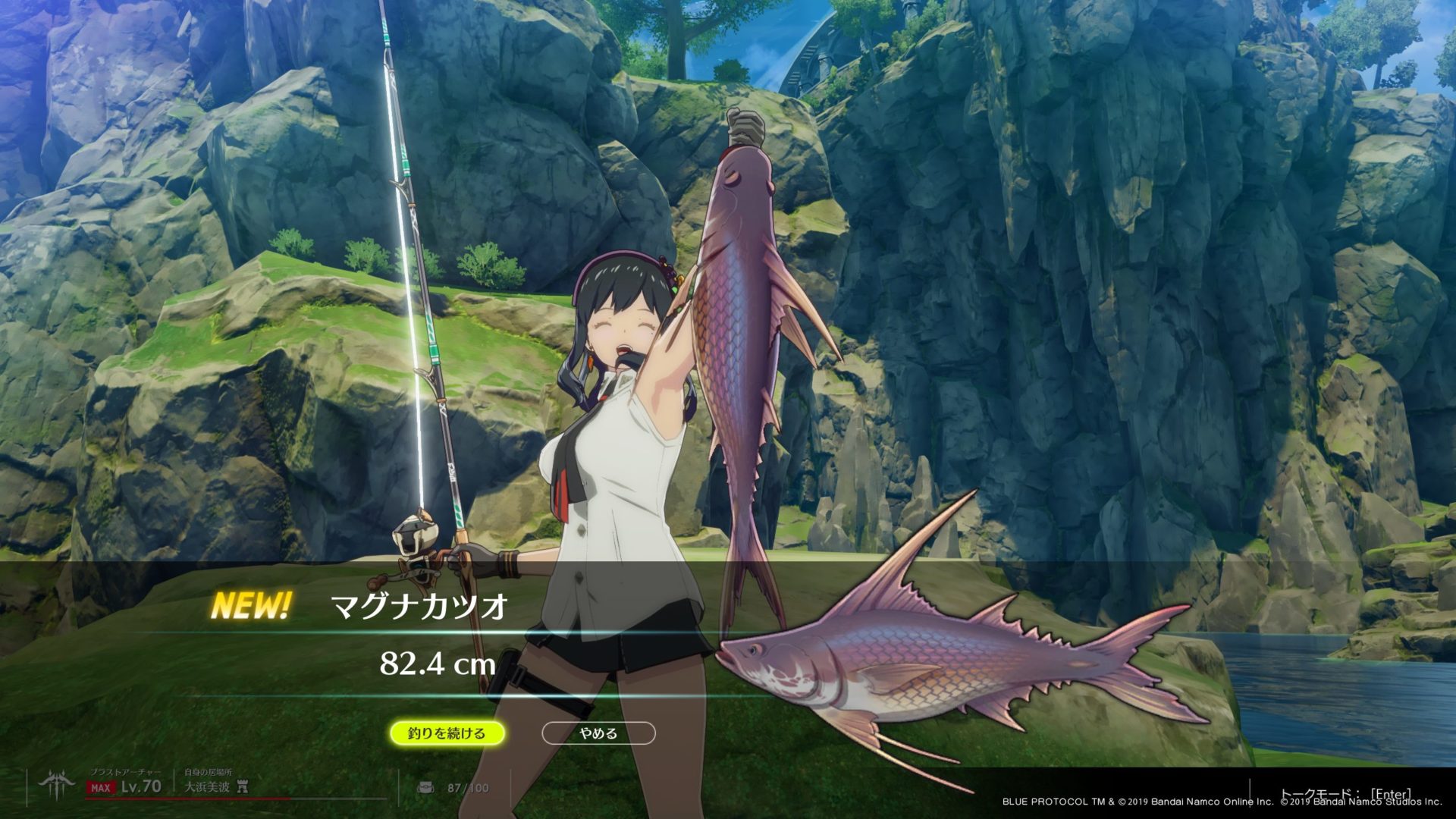Select the やめる (quit) button
The width and height of the screenshot is (1456, 819).
[x=598, y=733]
